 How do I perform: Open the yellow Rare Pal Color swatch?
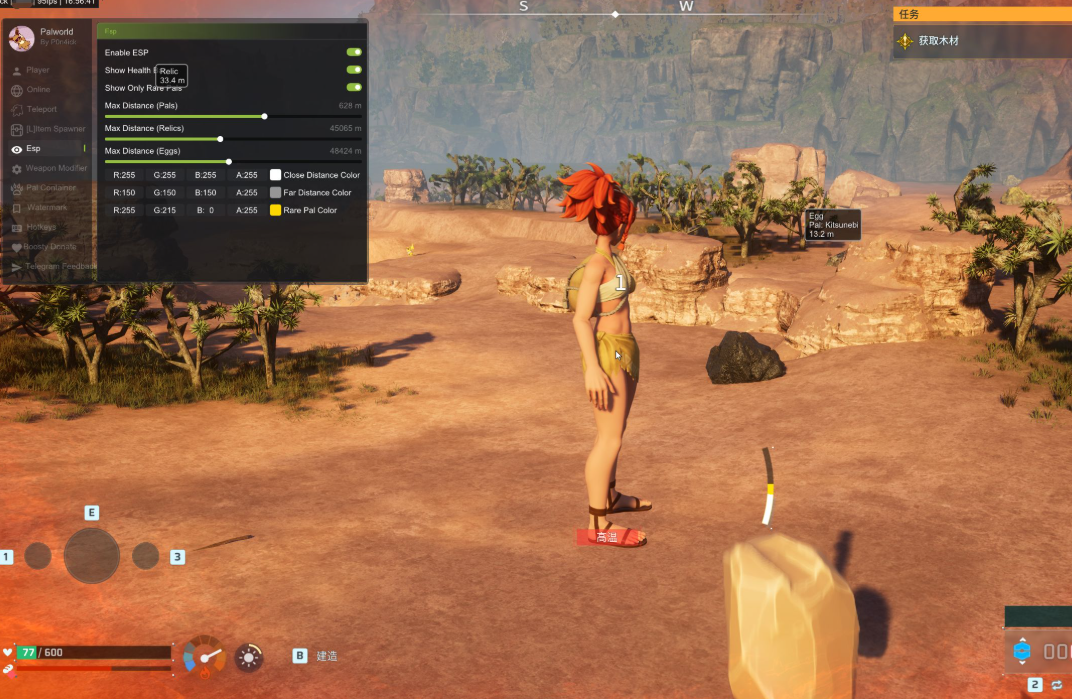click(x=276, y=211)
